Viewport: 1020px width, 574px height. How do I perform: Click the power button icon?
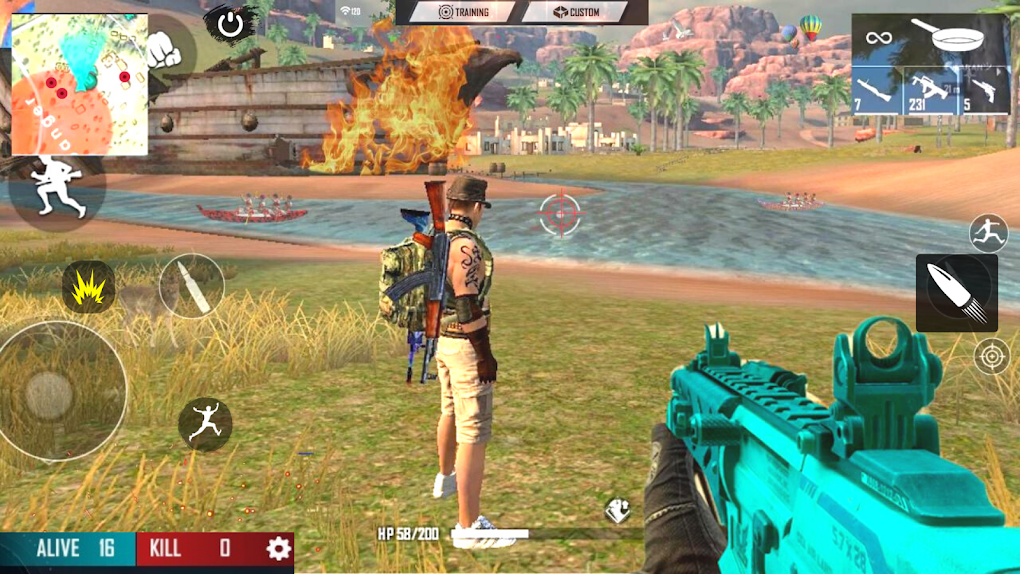tap(231, 24)
